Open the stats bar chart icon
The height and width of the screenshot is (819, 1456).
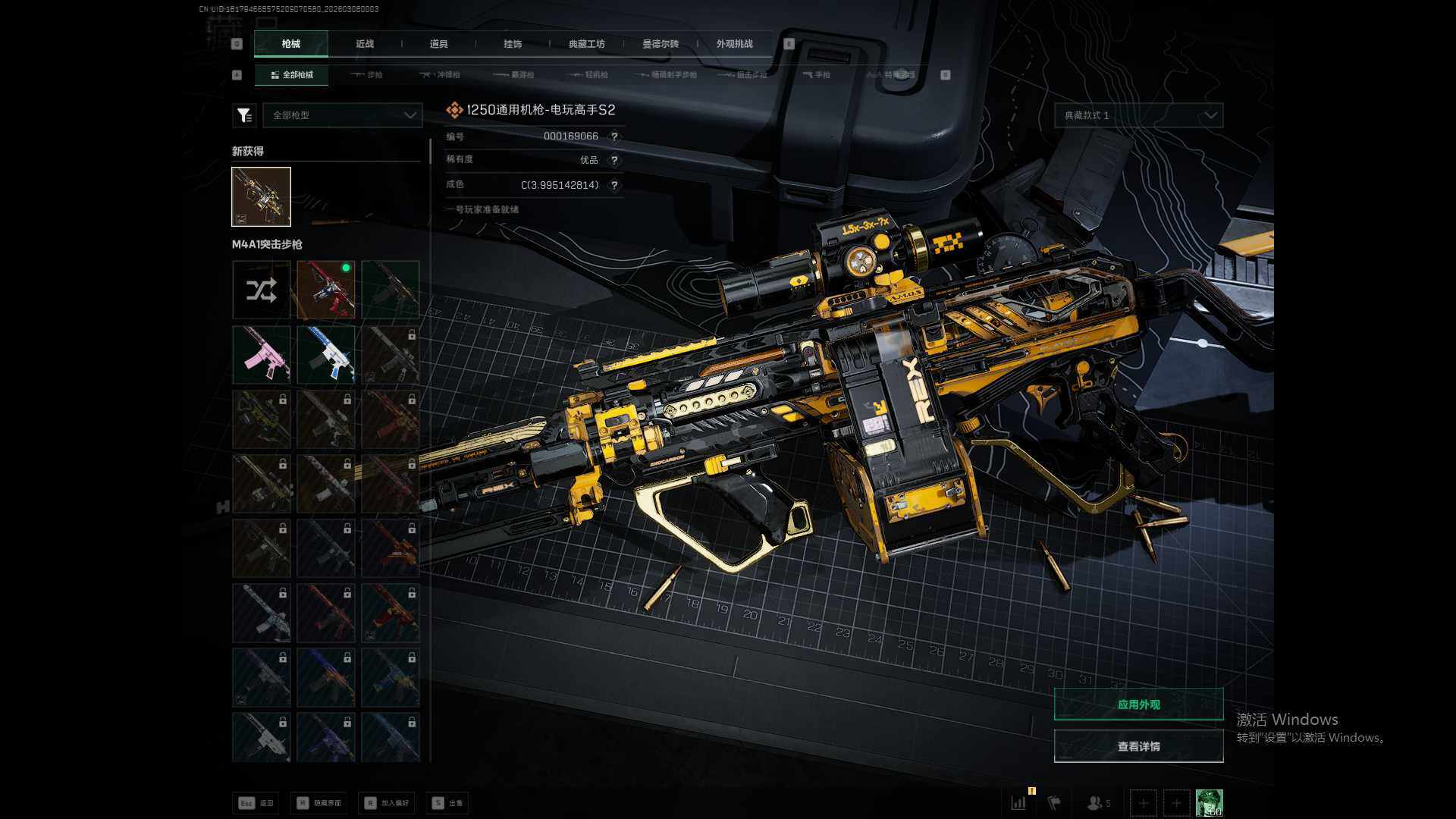[1018, 802]
